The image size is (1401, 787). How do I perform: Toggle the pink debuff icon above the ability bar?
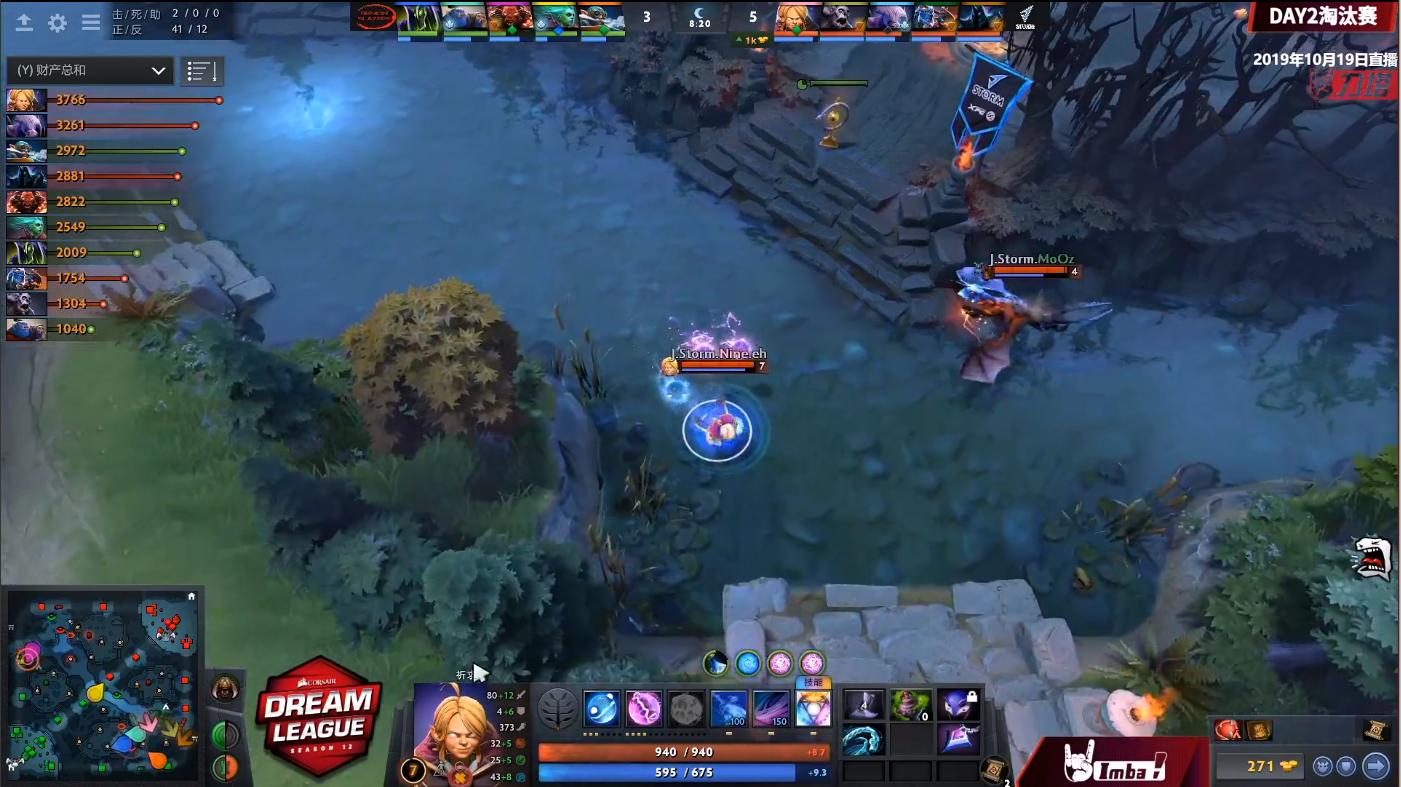(781, 662)
